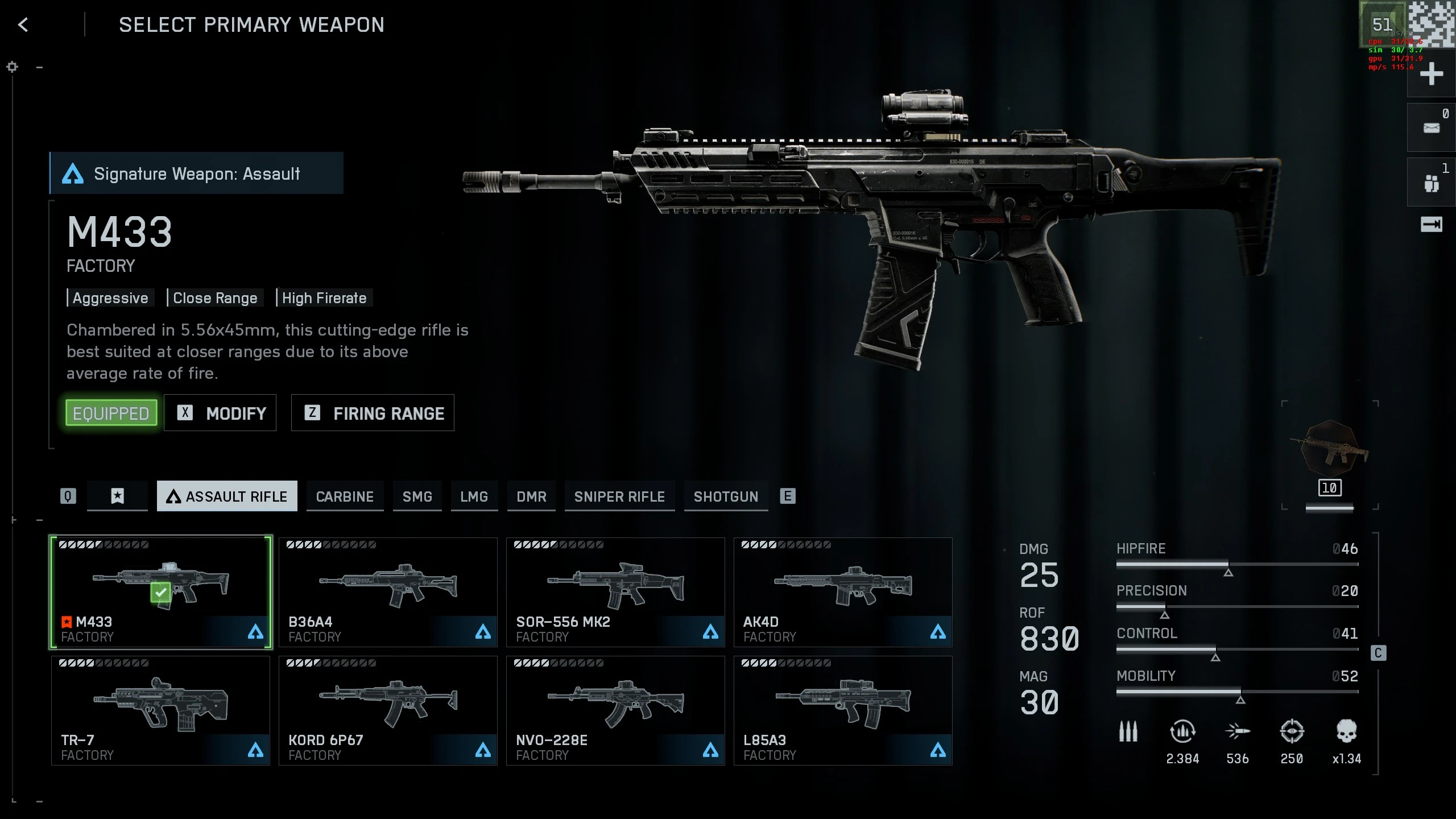The height and width of the screenshot is (819, 1456).
Task: Show the LMG weapons
Action: point(474,497)
